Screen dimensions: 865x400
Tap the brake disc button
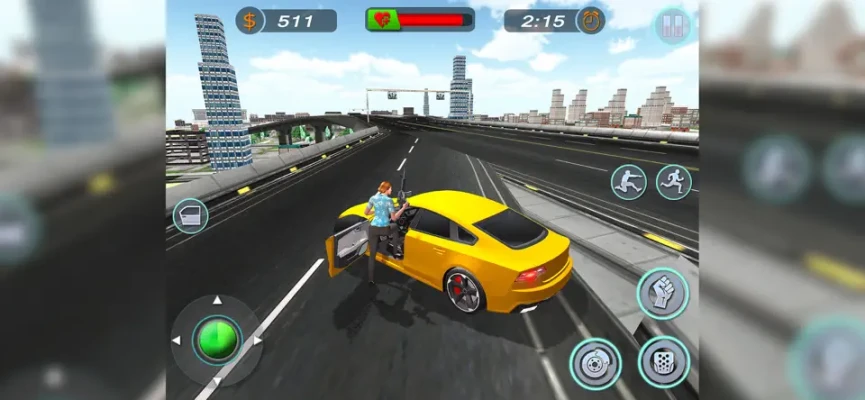[x=595, y=363]
